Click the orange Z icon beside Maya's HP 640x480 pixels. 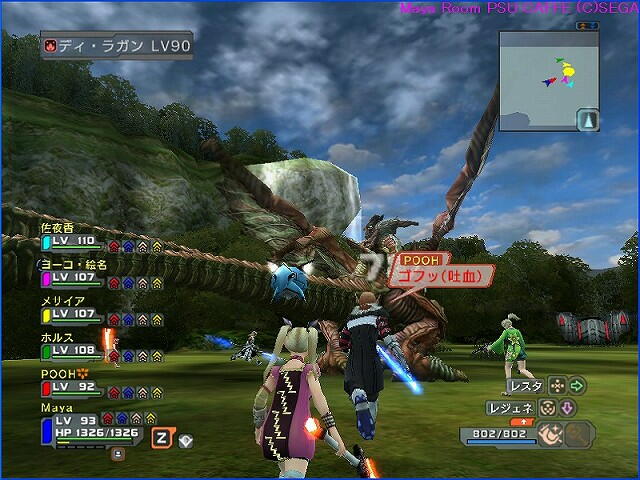pos(161,437)
